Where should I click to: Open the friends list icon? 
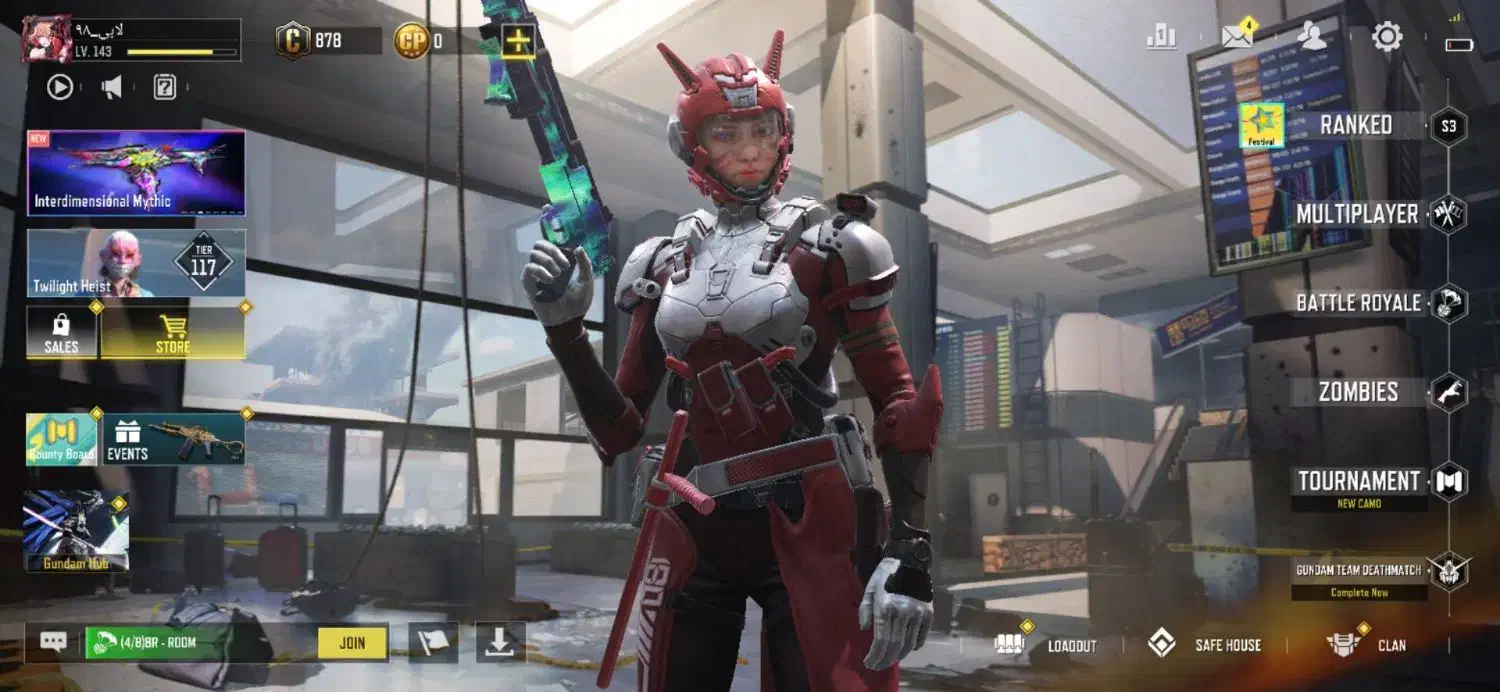pyautogui.click(x=1311, y=37)
